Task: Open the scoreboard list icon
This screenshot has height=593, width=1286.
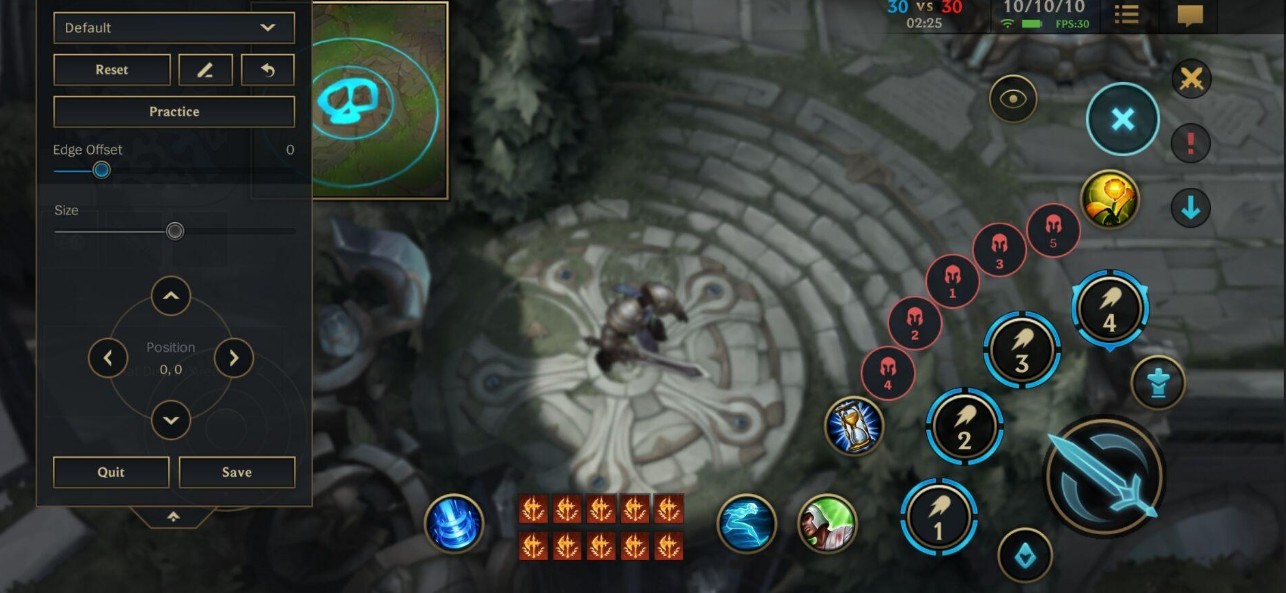Action: [1126, 15]
